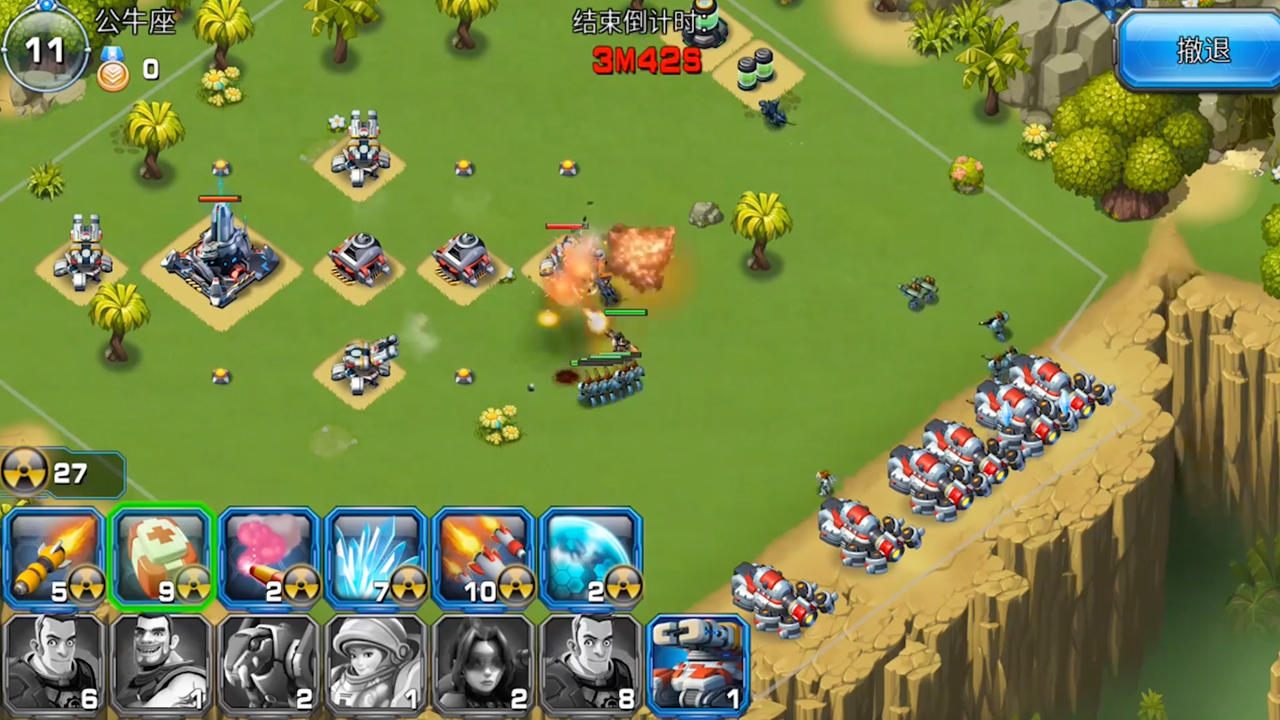Deploy the red tank unit card

click(x=698, y=663)
